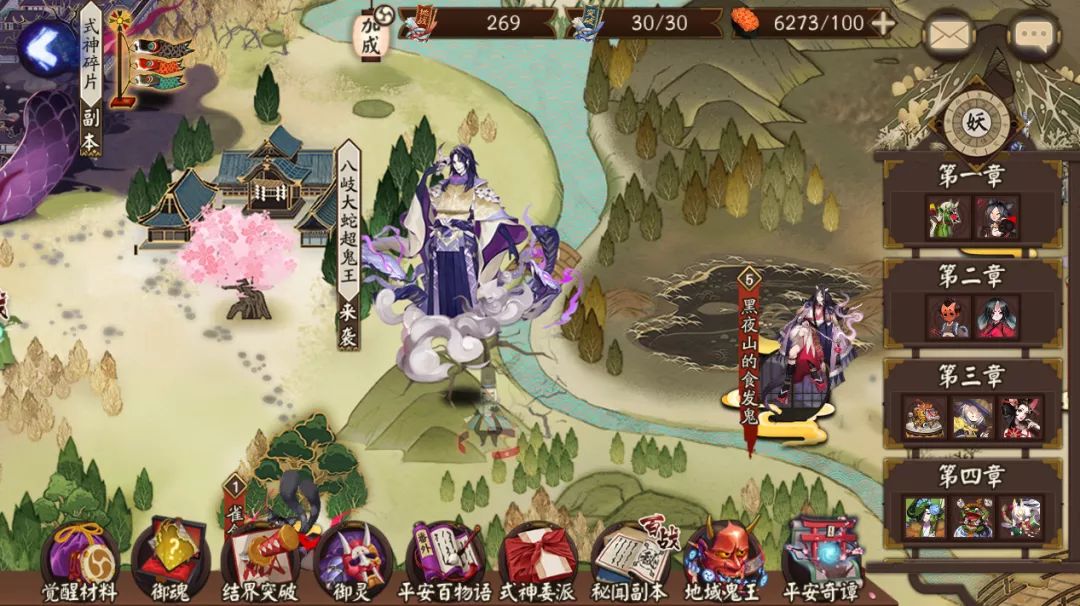1080x606 pixels.
Task: Add more stamina with the plus button
Action: [883, 23]
